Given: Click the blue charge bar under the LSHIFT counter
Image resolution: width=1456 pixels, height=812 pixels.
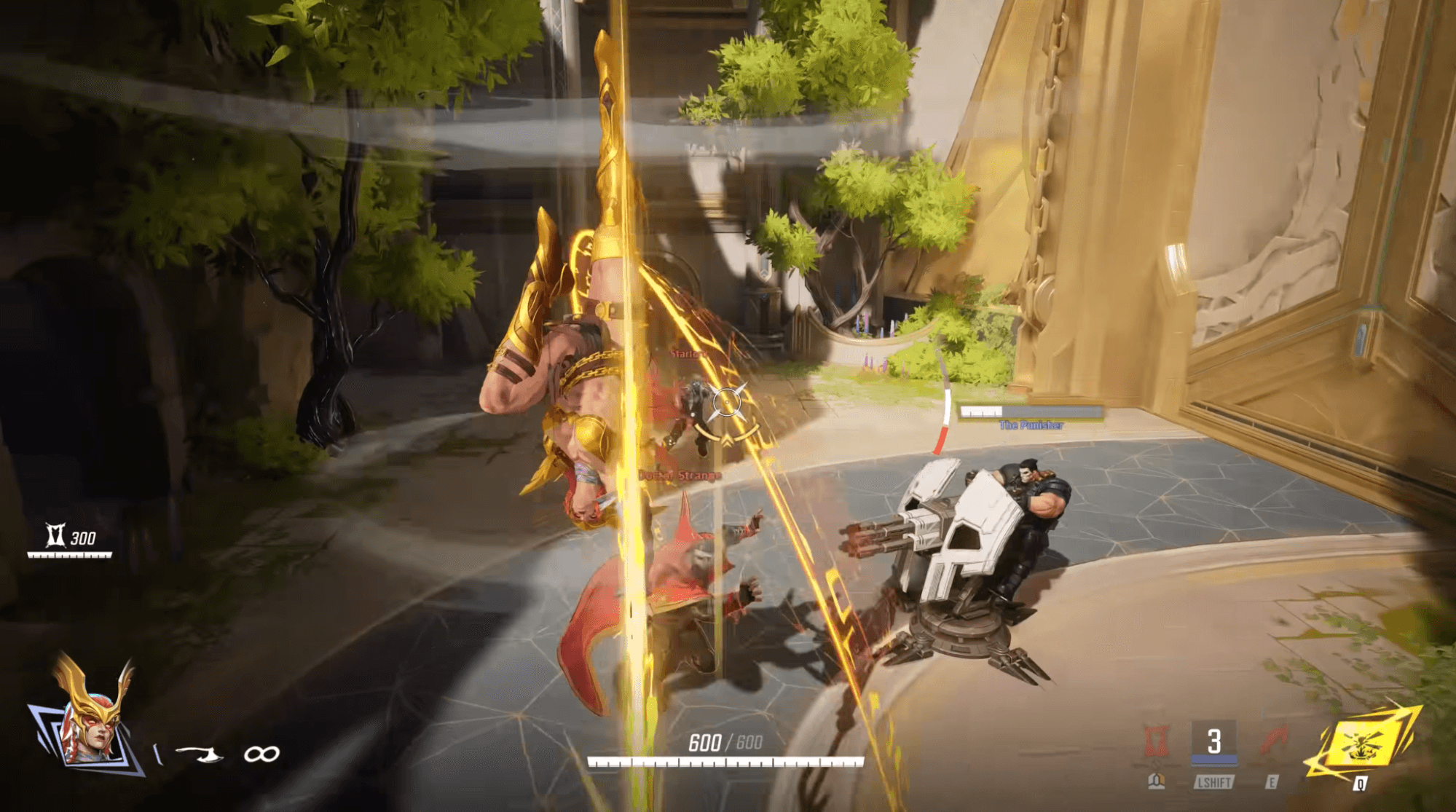Looking at the screenshot, I should pos(1214,760).
